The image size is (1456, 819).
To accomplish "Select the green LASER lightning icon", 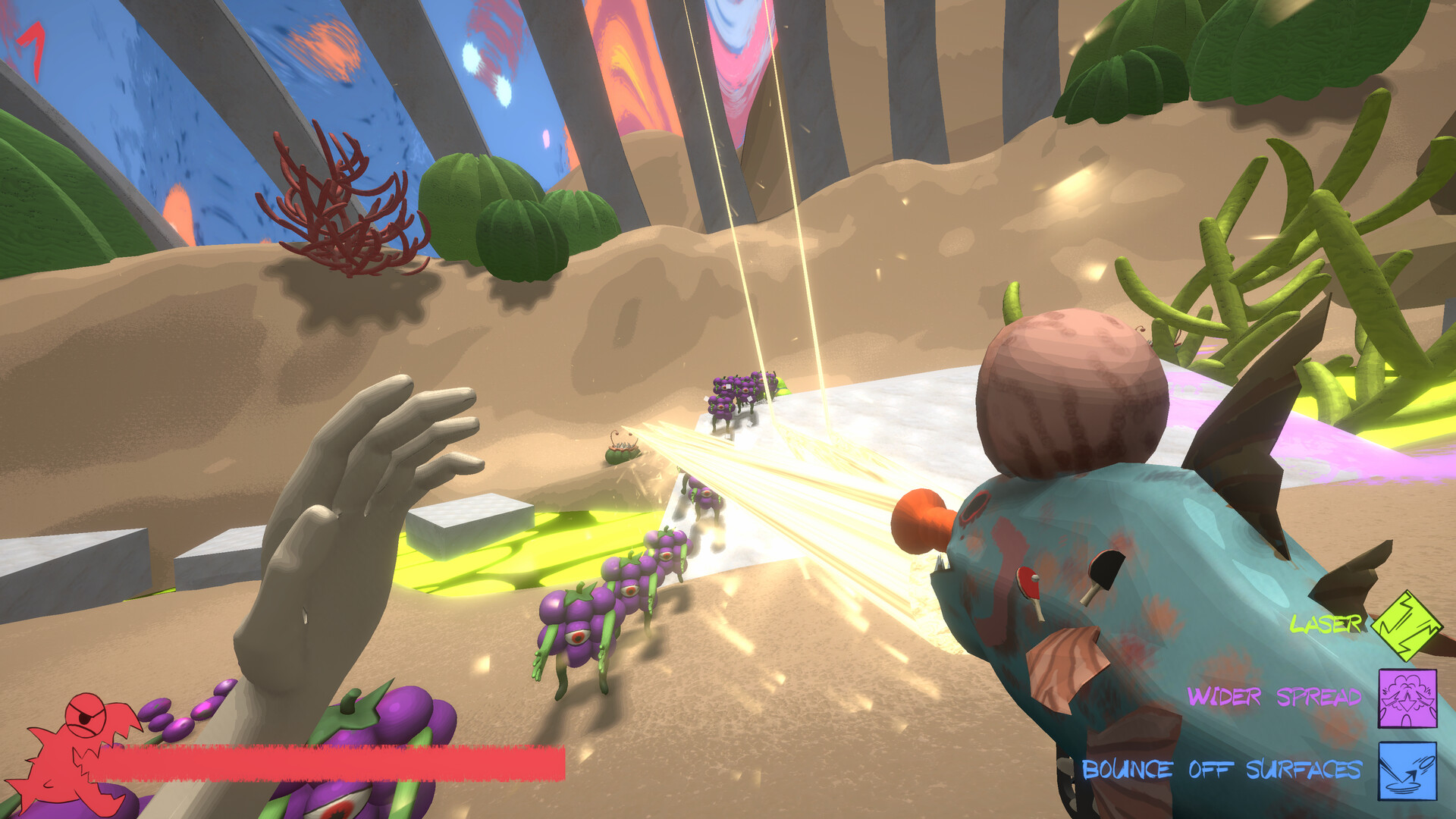I will [1408, 628].
